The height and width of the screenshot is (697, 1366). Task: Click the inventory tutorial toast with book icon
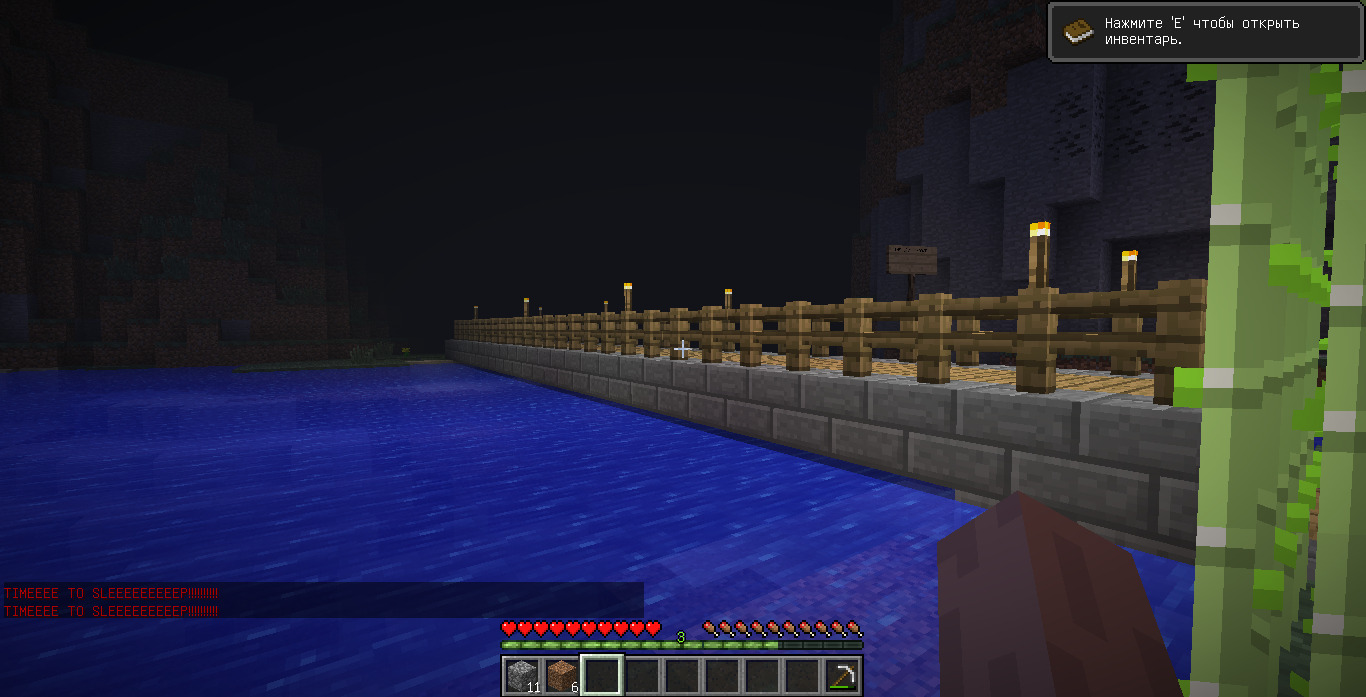(x=1205, y=31)
